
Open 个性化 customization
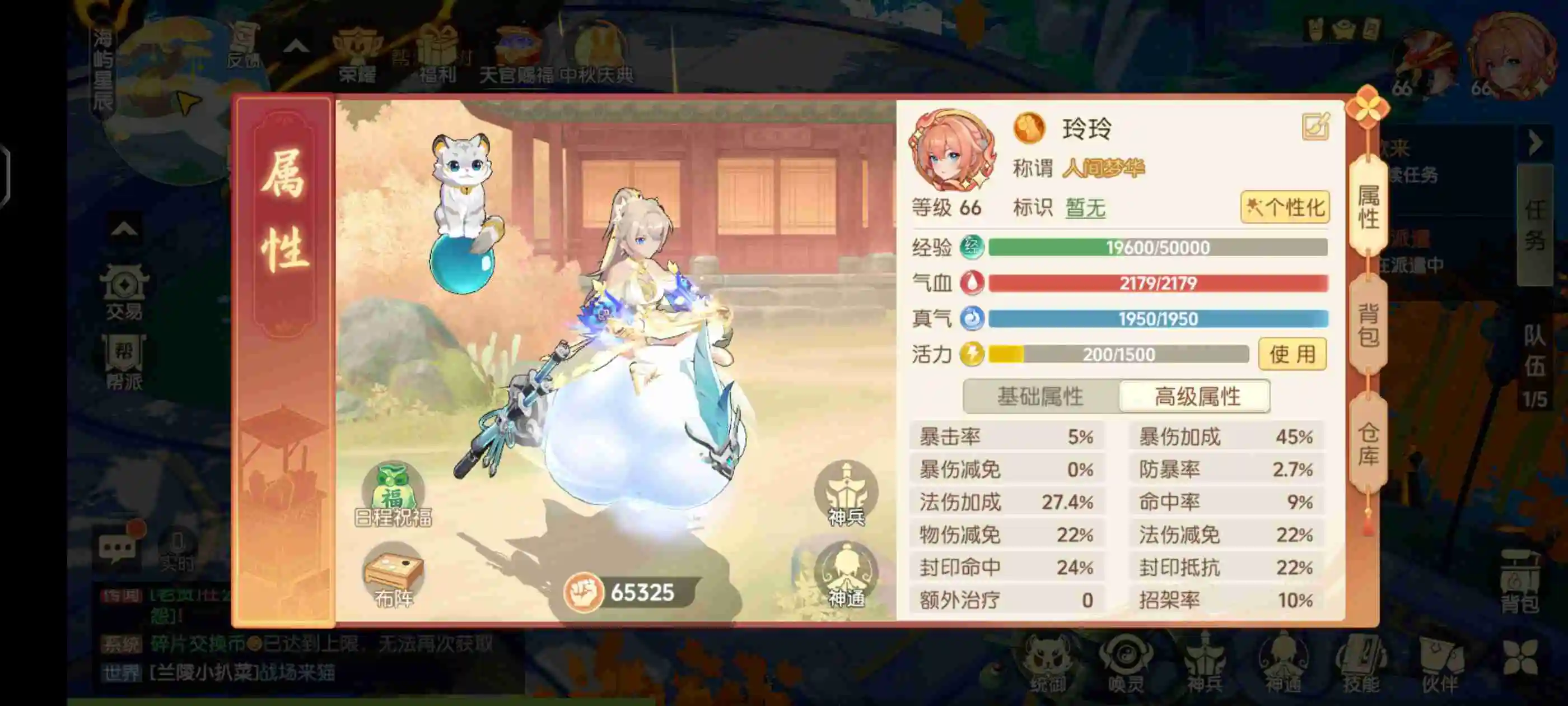1286,207
